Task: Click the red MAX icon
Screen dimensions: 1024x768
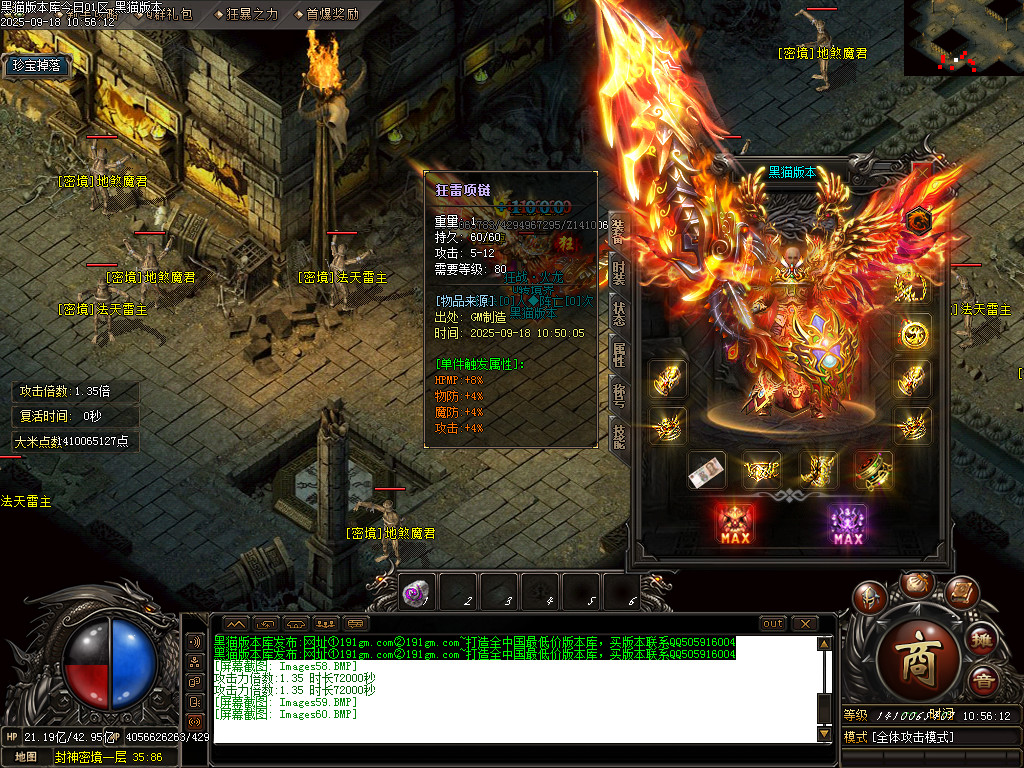Action: point(735,524)
